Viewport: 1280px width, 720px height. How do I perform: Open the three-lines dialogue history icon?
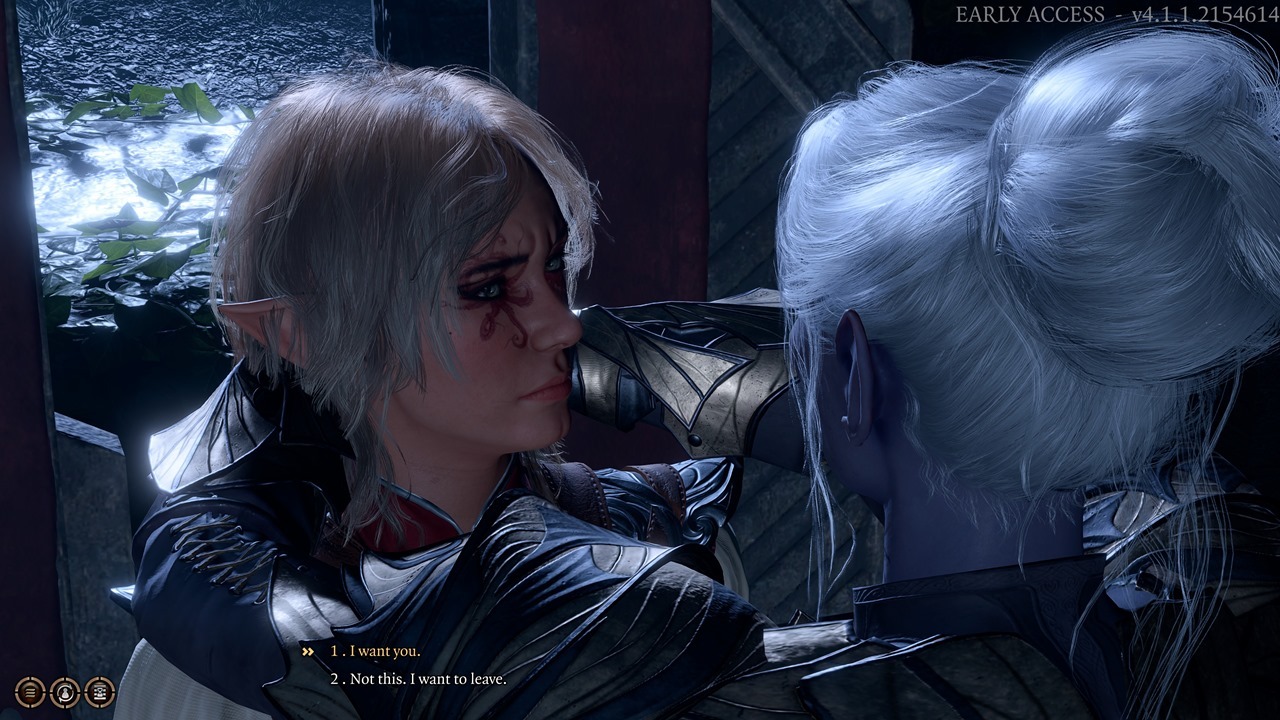(x=31, y=691)
